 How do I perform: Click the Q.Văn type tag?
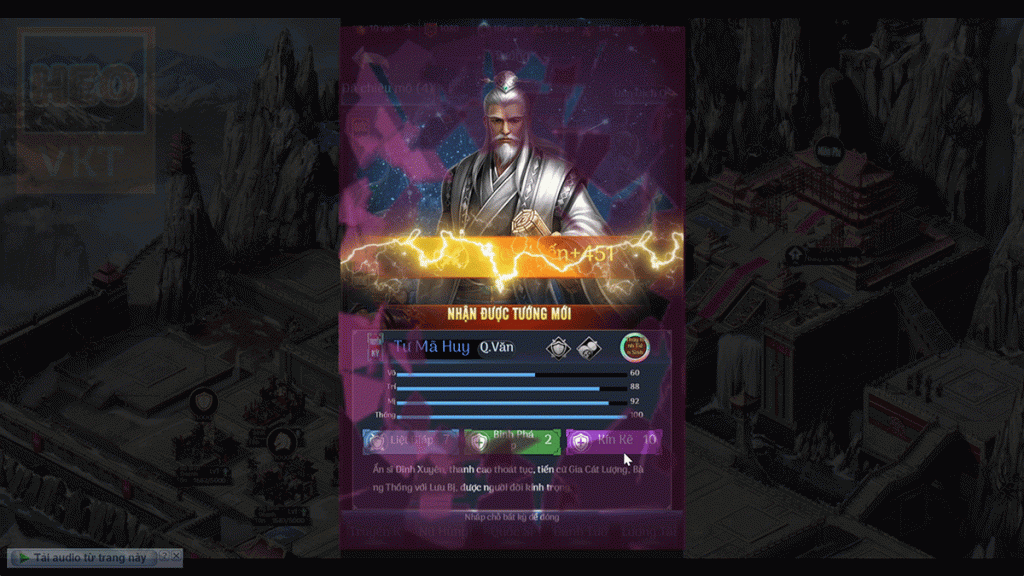pos(496,347)
